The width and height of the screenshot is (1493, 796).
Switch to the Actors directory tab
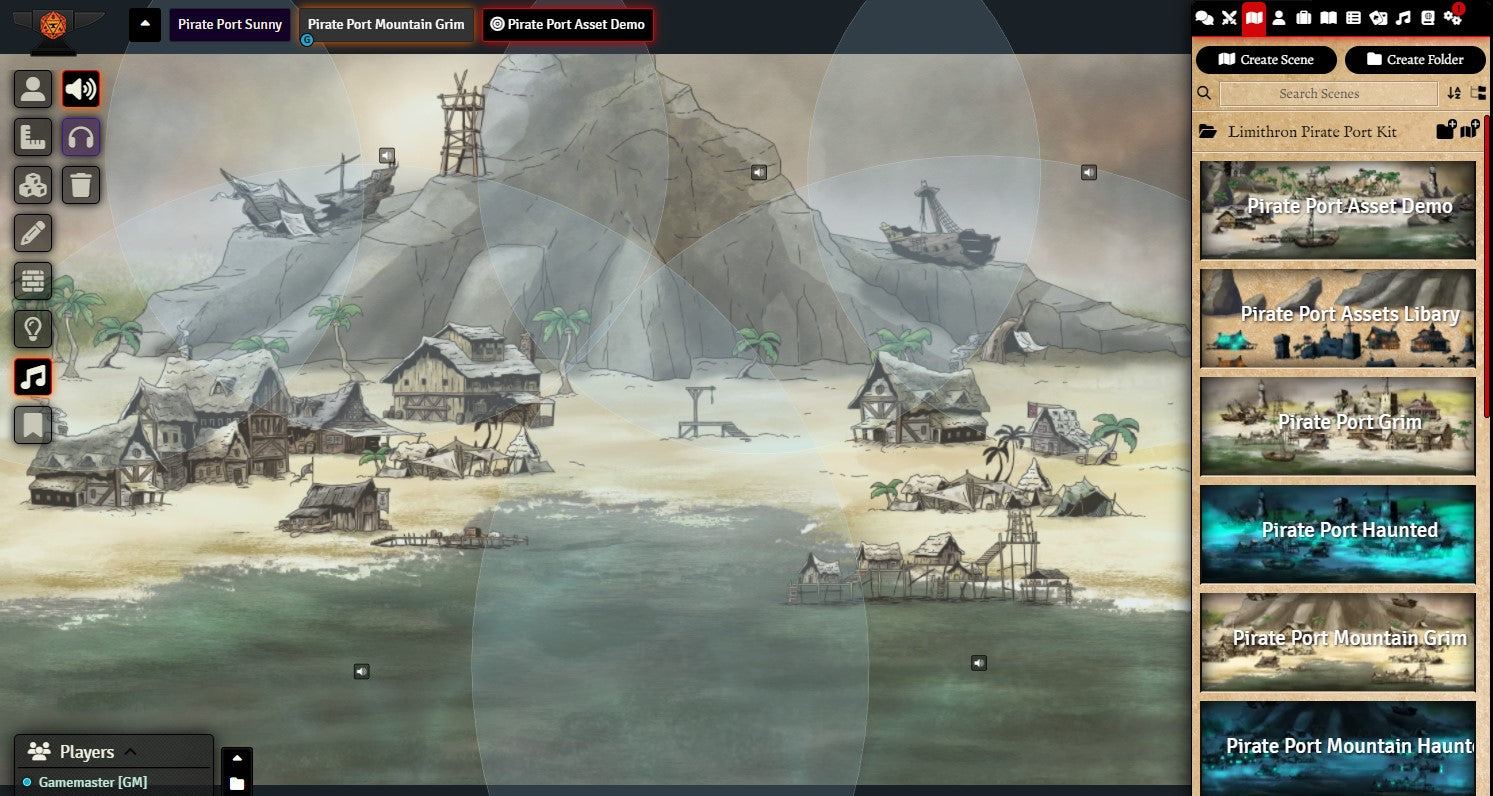click(1279, 18)
